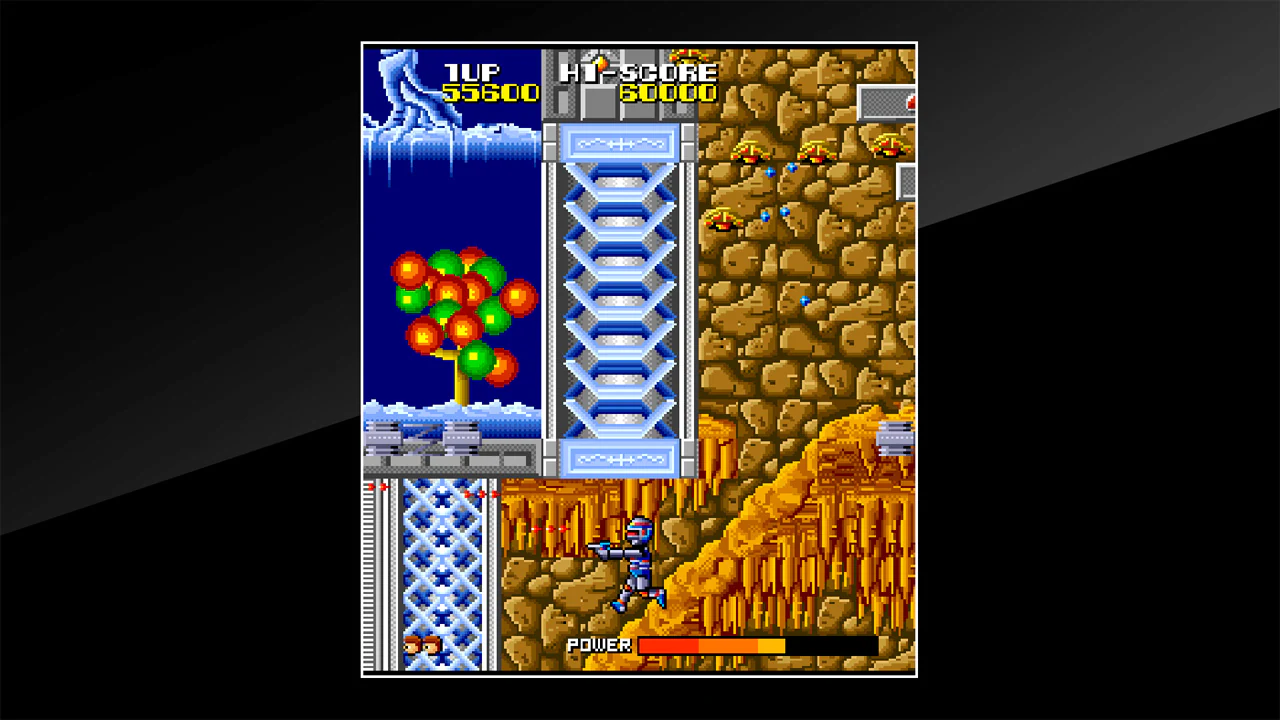Toggle the bottom elevator hatch panel
The height and width of the screenshot is (720, 1280).
click(x=622, y=460)
